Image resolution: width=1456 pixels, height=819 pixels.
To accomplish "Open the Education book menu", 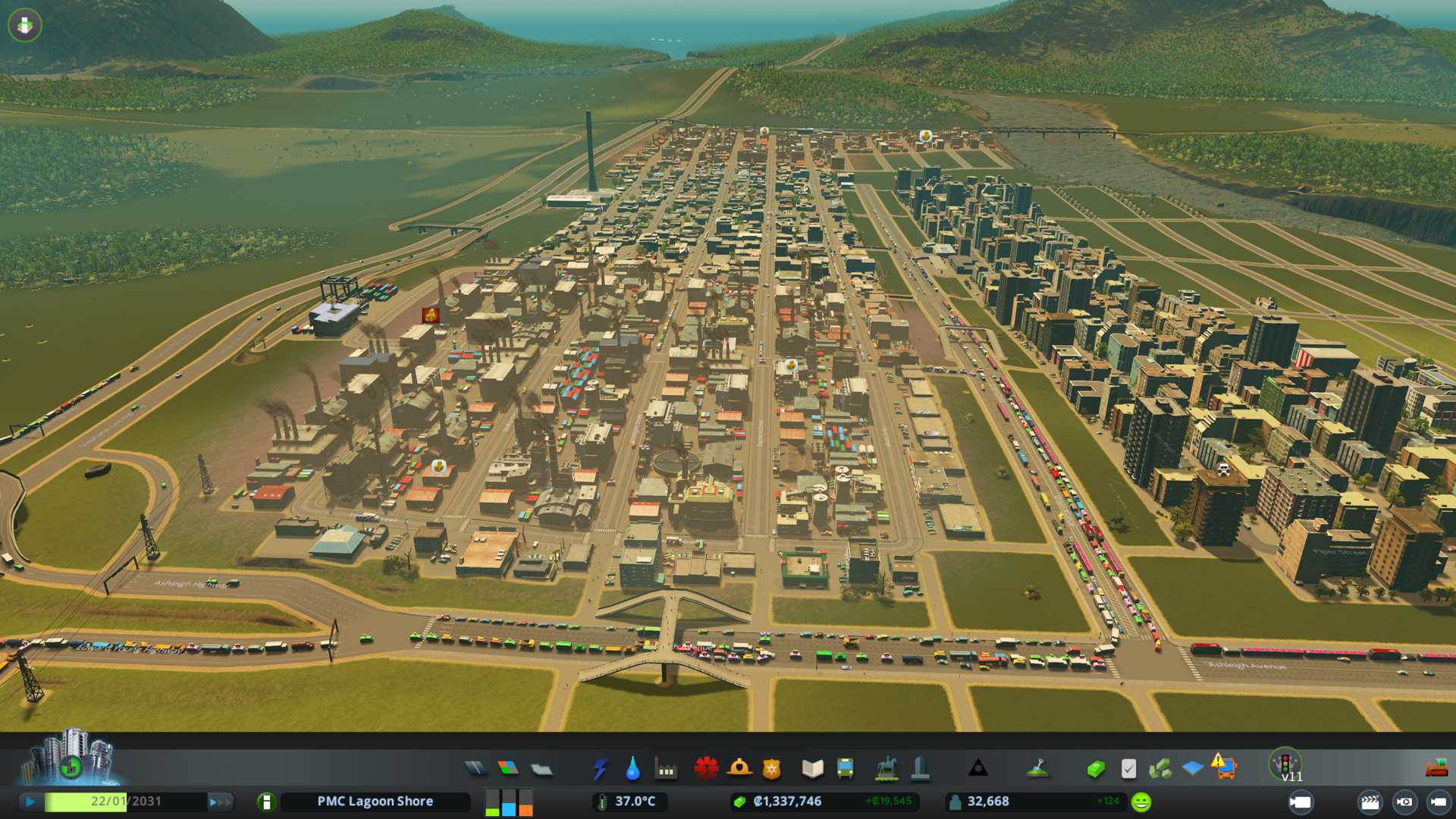I will coord(812,769).
